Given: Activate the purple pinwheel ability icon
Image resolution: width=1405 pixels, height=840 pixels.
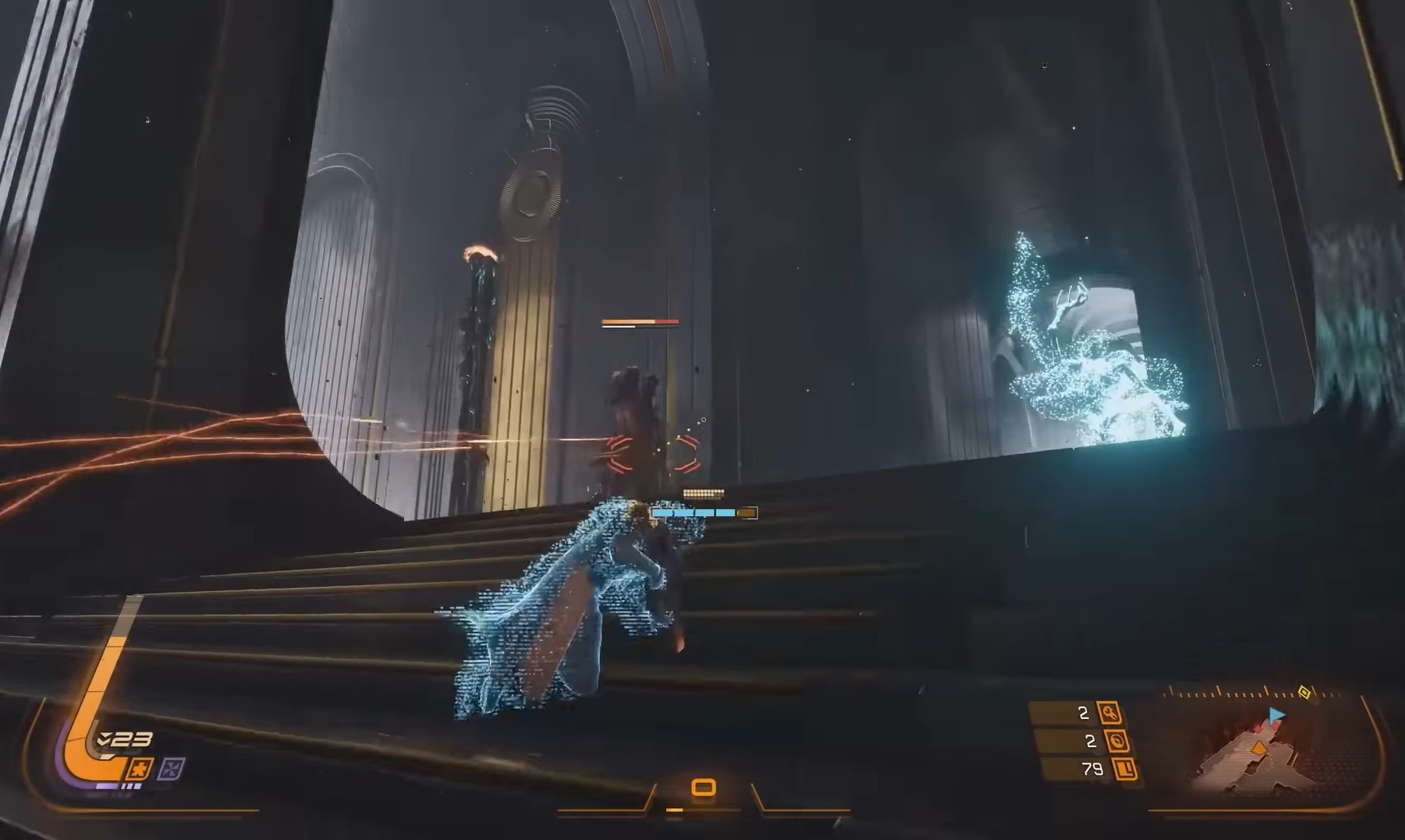Looking at the screenshot, I should [171, 769].
